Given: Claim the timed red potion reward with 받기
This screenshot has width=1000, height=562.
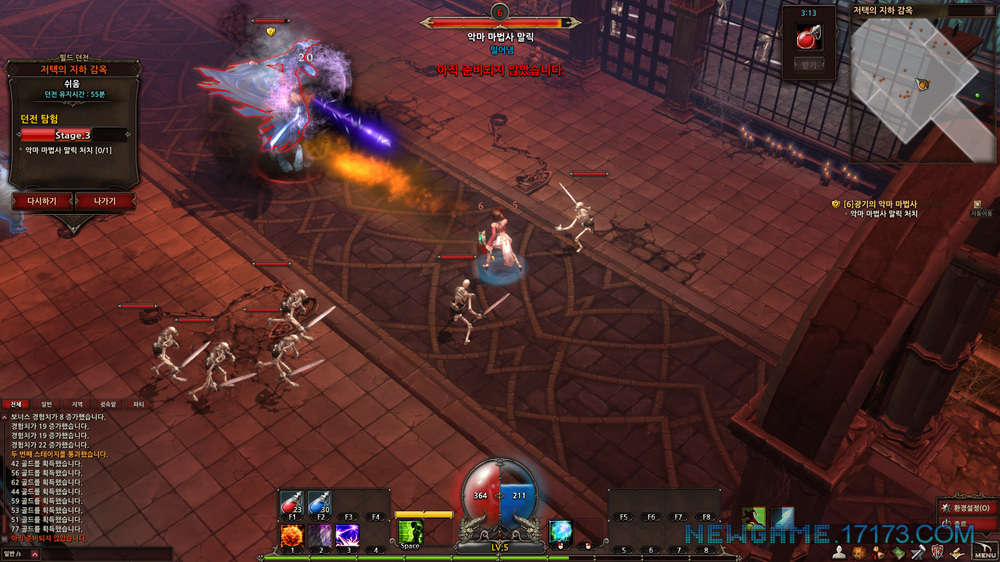Looking at the screenshot, I should tap(809, 65).
